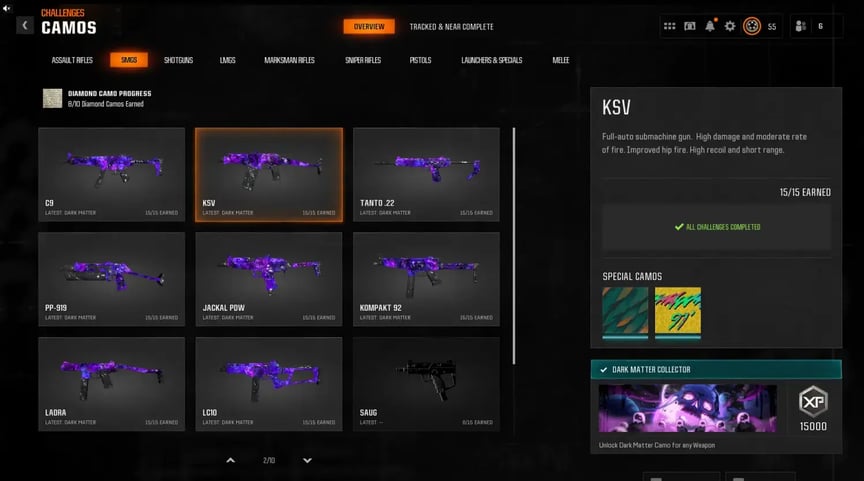
Task: Select the Assault Rifles category
Action: 72,60
